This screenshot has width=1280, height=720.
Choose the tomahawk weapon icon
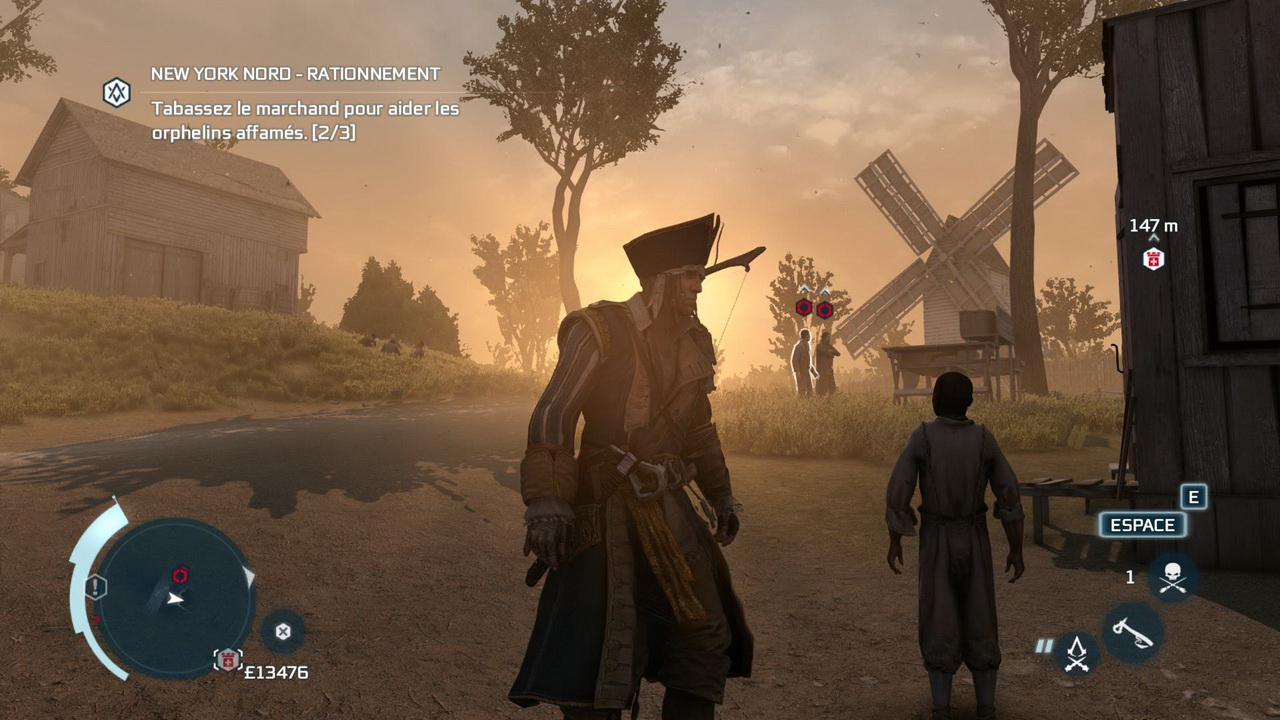[x=1133, y=632]
